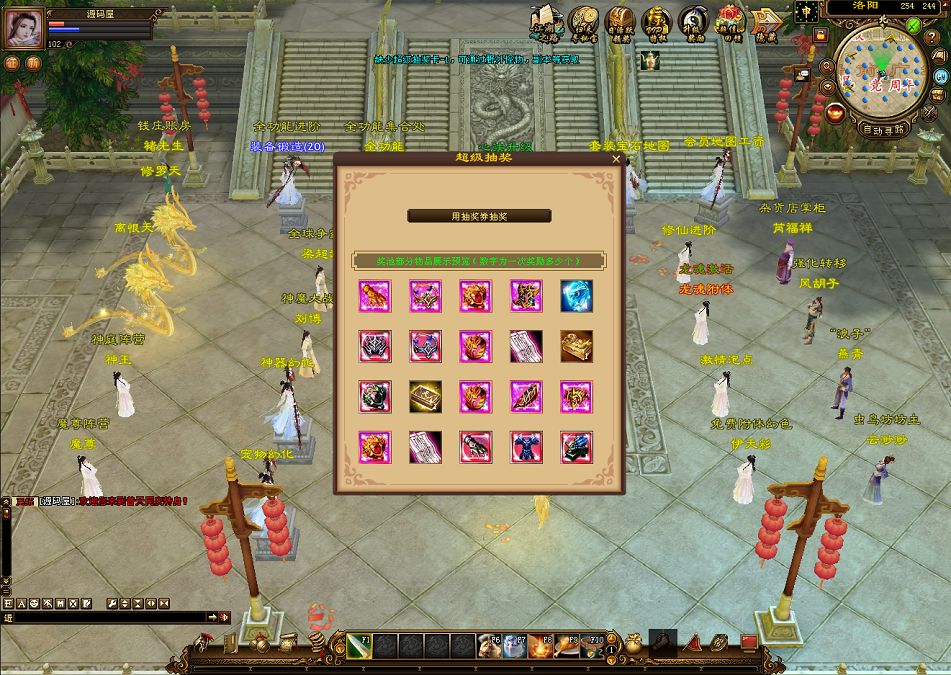Select the gold card prize icon
Screen dimensions: 951x675
(x=425, y=397)
